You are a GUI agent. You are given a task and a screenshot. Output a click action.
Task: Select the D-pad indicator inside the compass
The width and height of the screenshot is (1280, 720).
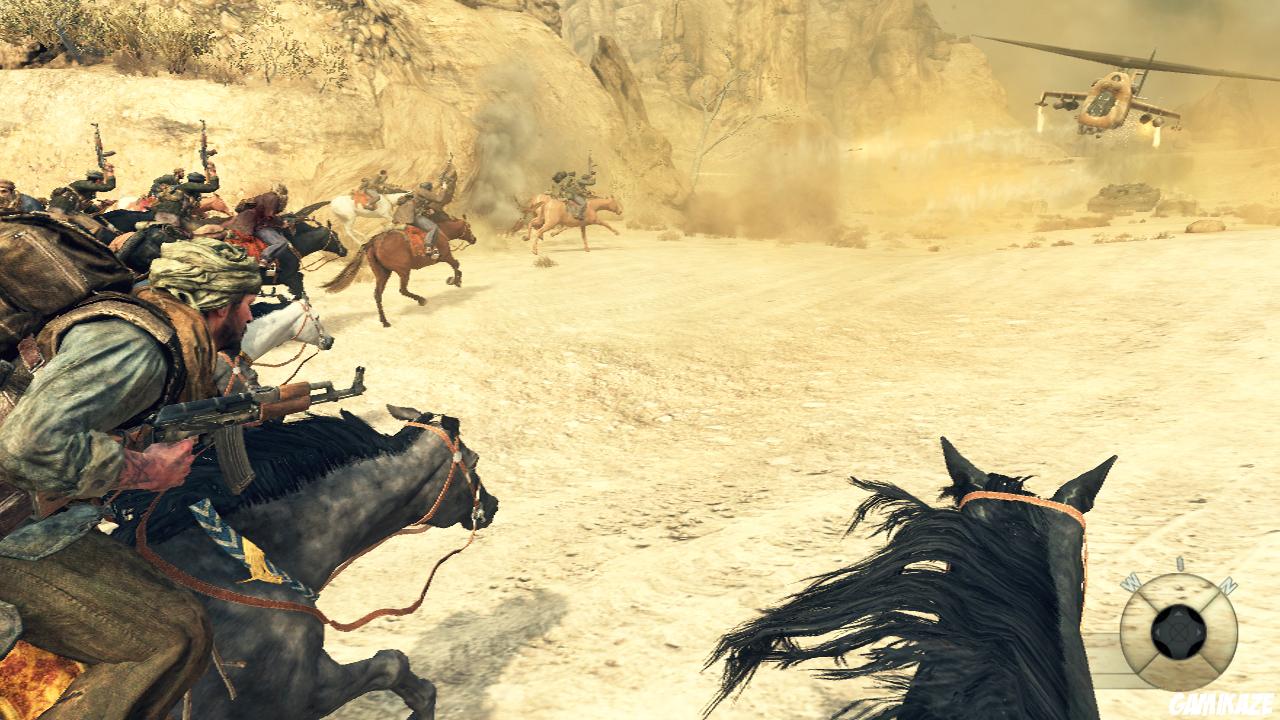coord(1178,632)
